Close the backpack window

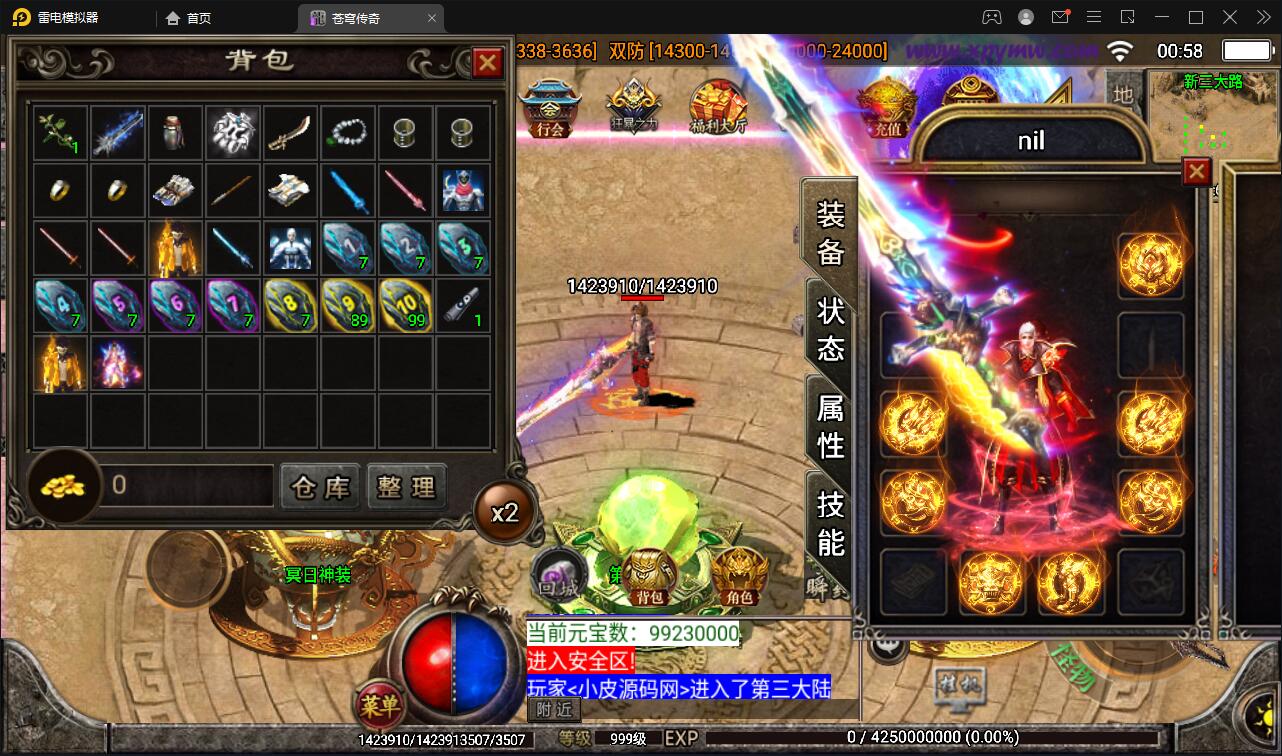[x=487, y=63]
